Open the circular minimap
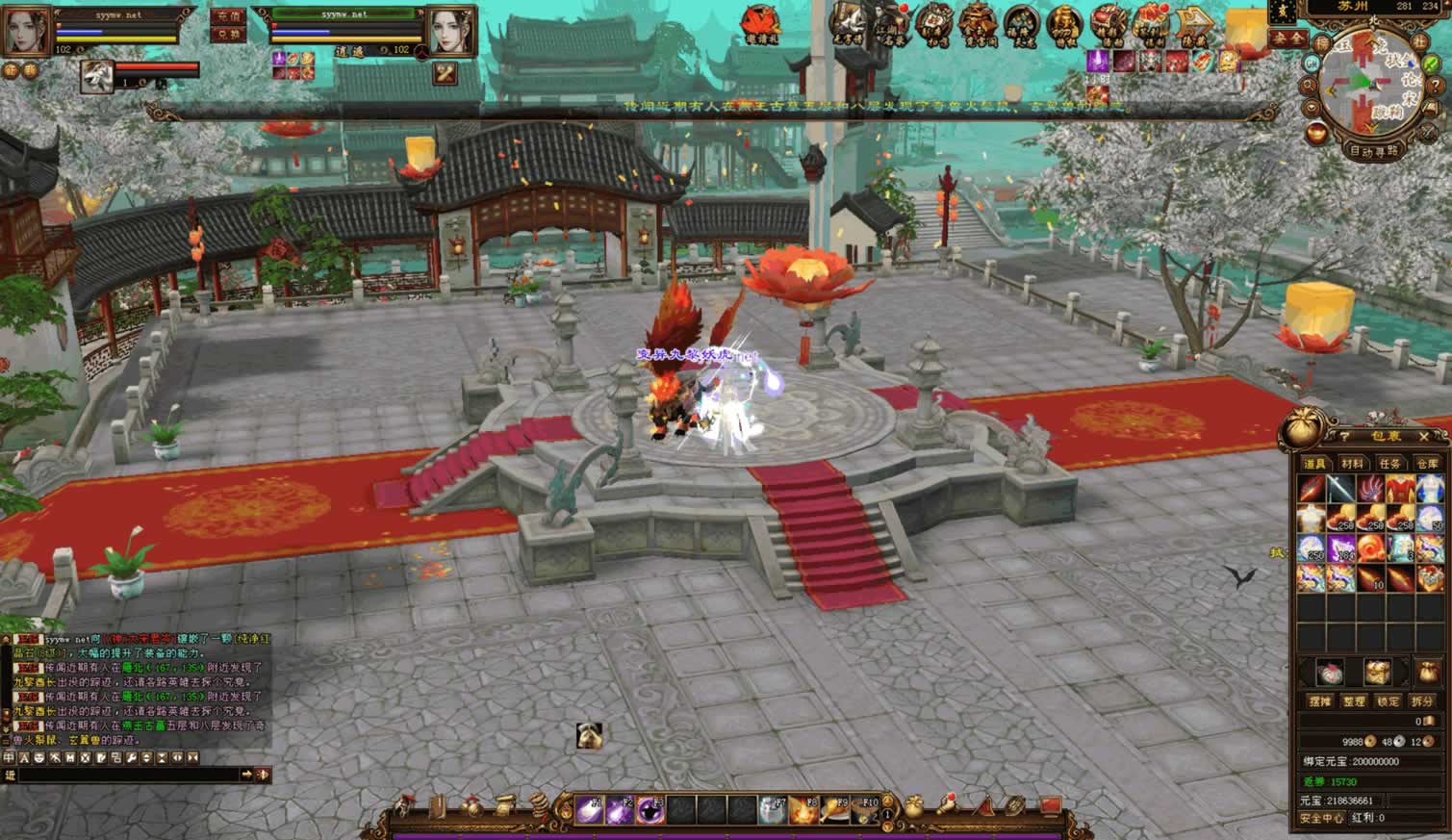Image resolution: width=1452 pixels, height=840 pixels. click(1367, 86)
